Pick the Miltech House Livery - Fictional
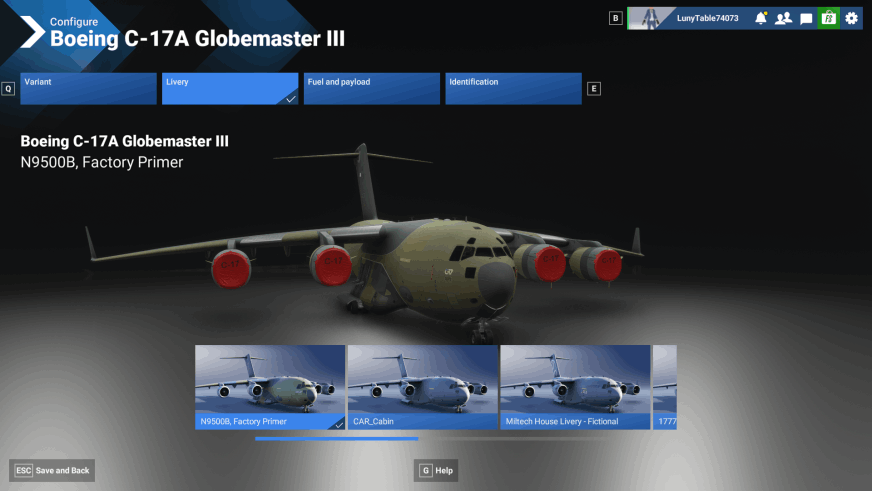872x491 pixels. [x=575, y=387]
